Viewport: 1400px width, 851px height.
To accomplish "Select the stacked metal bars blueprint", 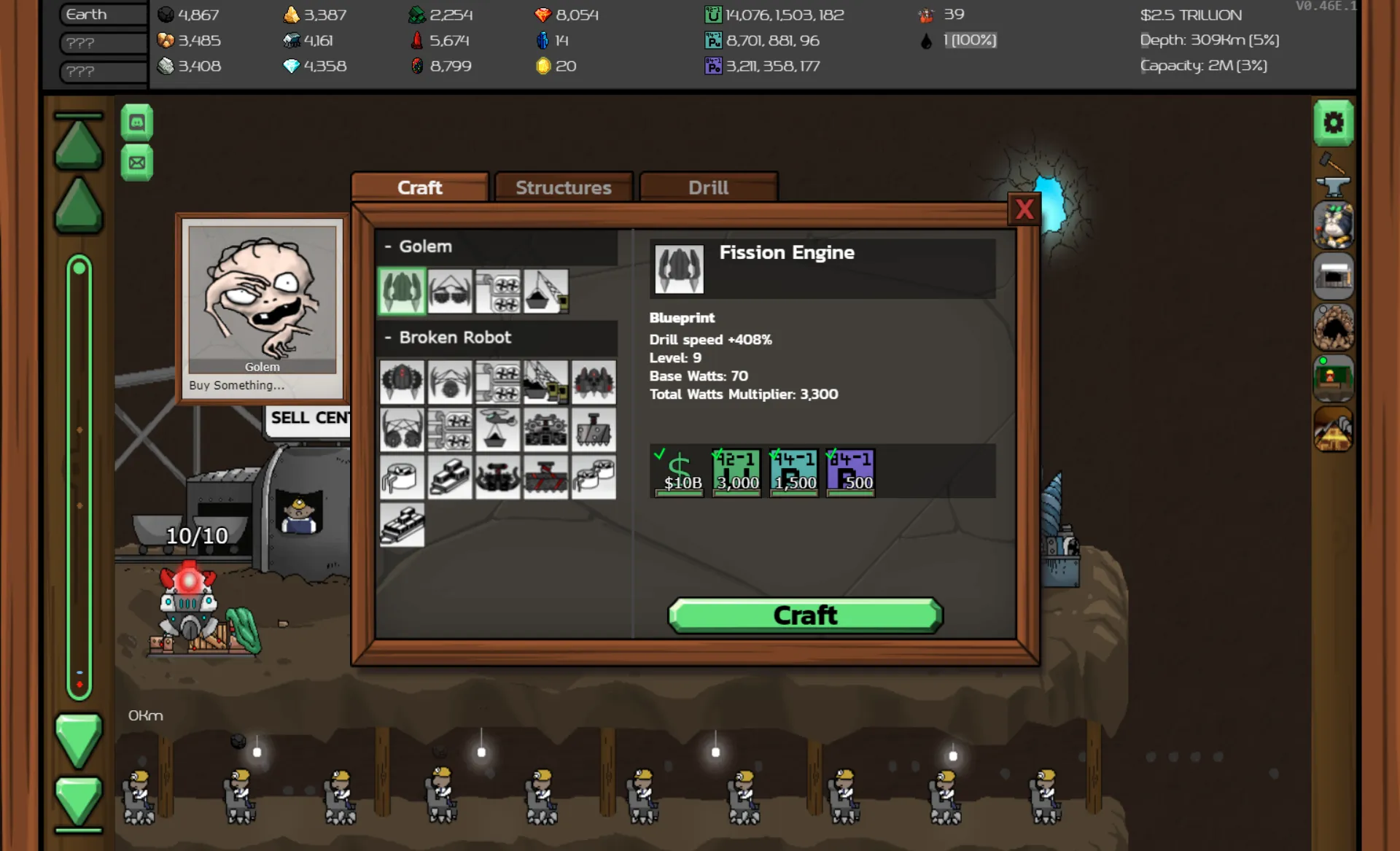I will [402, 525].
